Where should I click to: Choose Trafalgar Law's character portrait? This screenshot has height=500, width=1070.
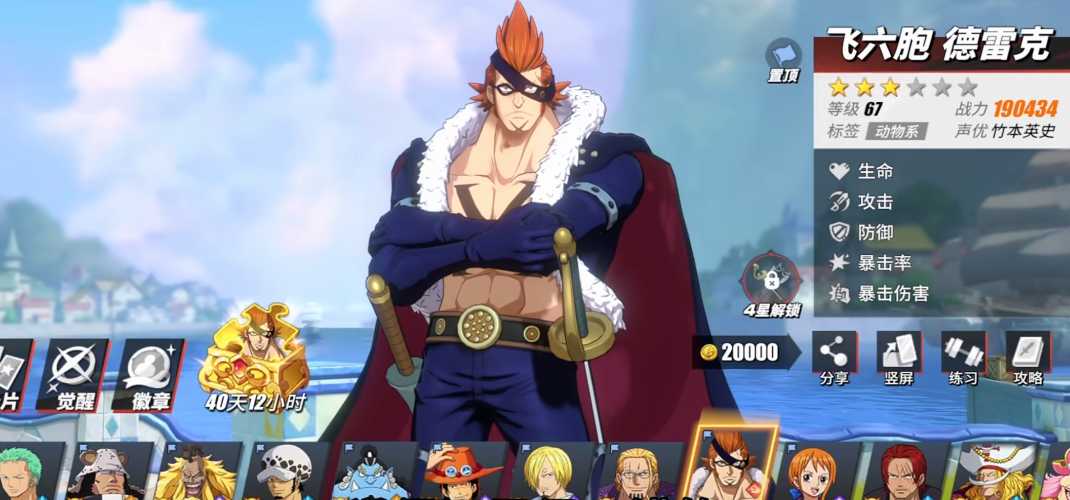[287, 472]
